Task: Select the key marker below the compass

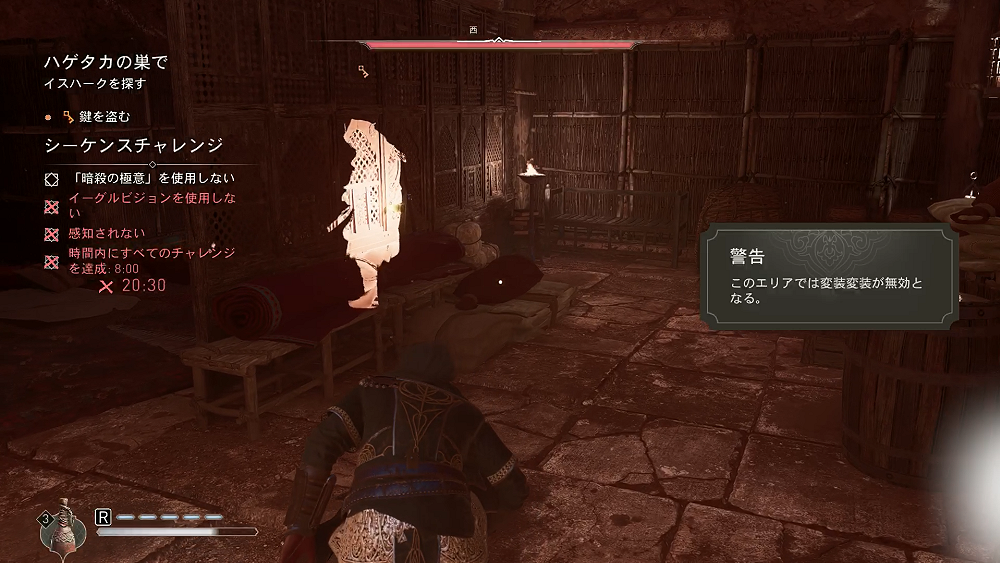Action: [364, 70]
